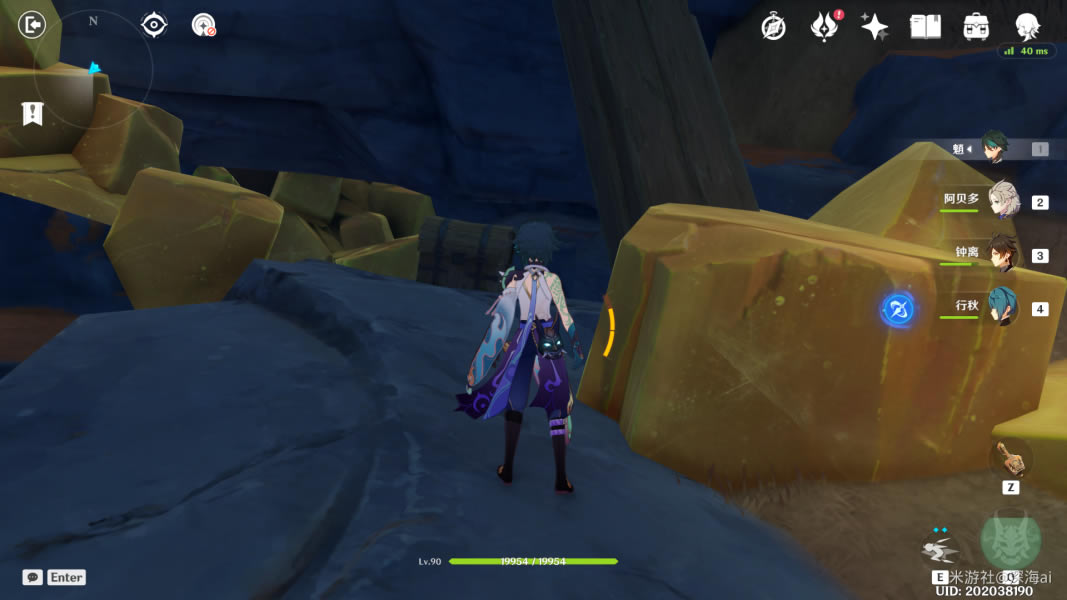Open the quest log bookmark icon
This screenshot has width=1067, height=600.
(x=32, y=114)
